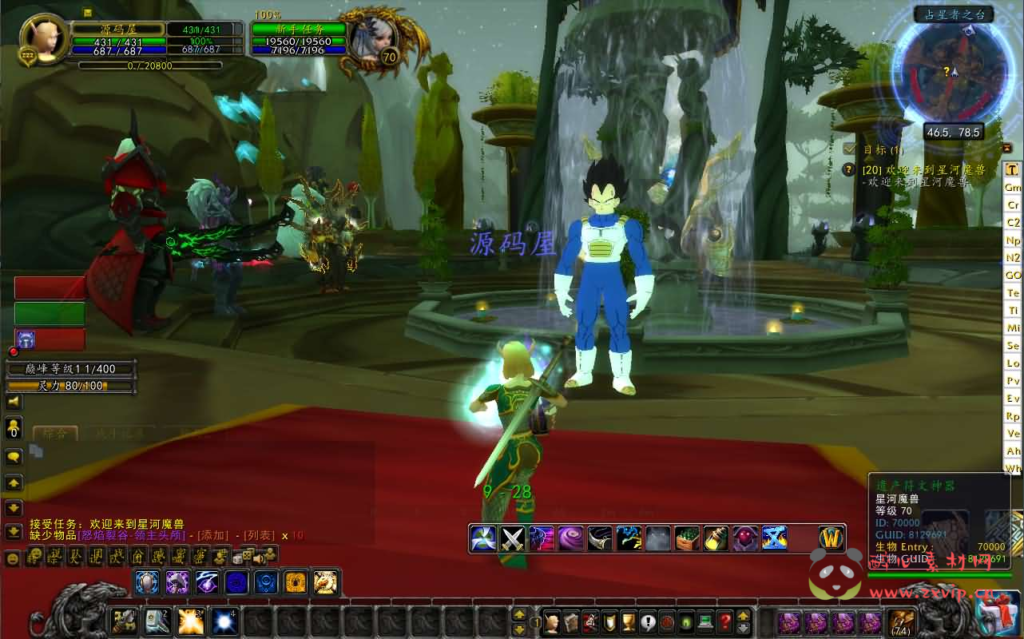Open the achievements trophy cup button
This screenshot has height=639, width=1024.
[628, 621]
